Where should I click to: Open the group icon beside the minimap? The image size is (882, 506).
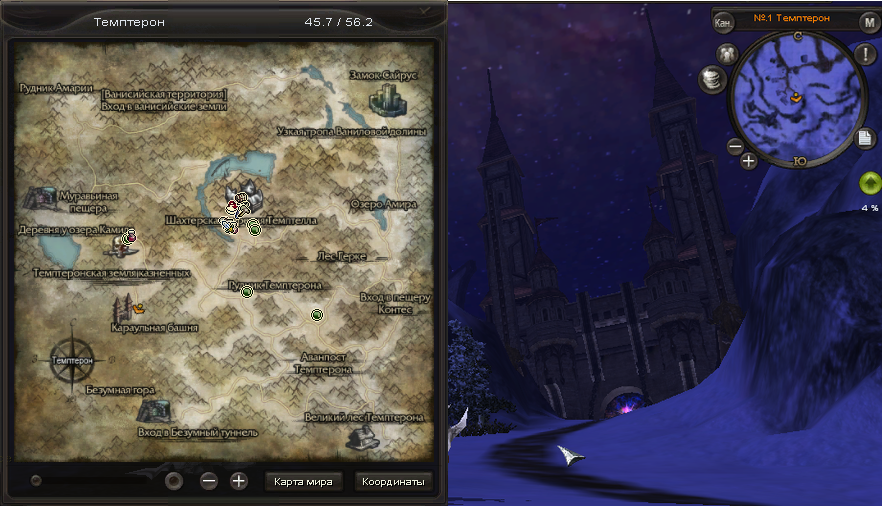727,54
